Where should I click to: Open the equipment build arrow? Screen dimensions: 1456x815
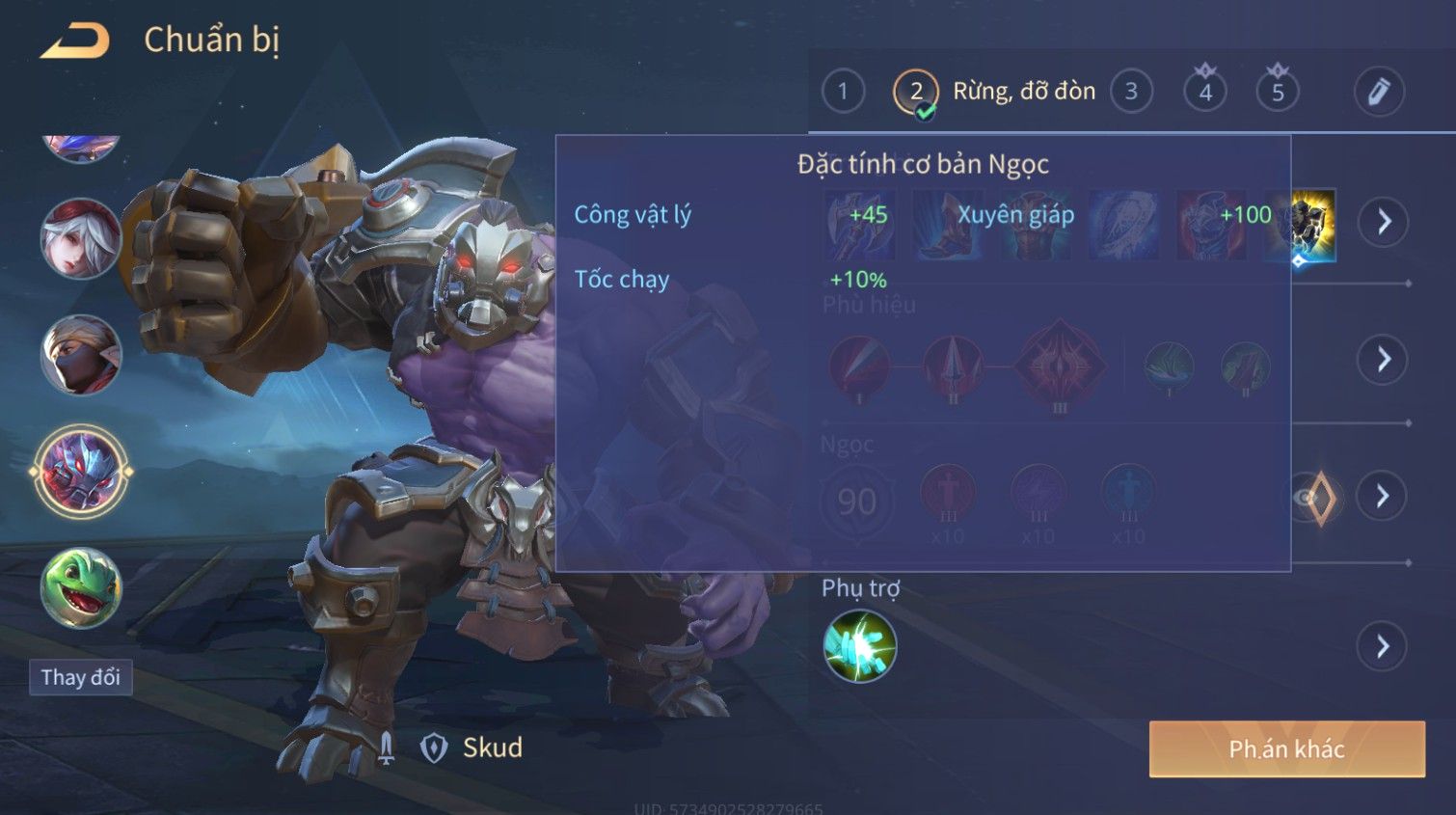tap(1384, 223)
